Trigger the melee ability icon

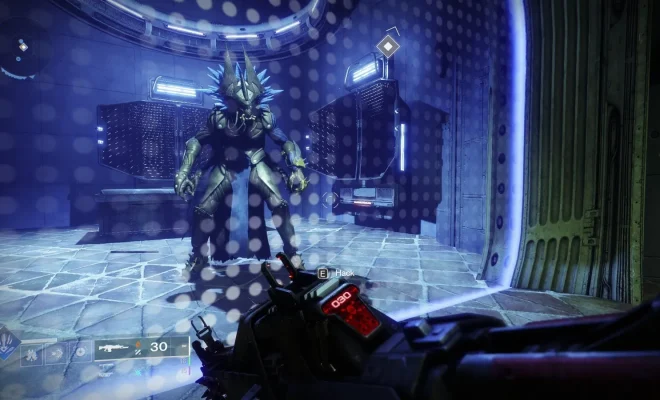pos(54,353)
